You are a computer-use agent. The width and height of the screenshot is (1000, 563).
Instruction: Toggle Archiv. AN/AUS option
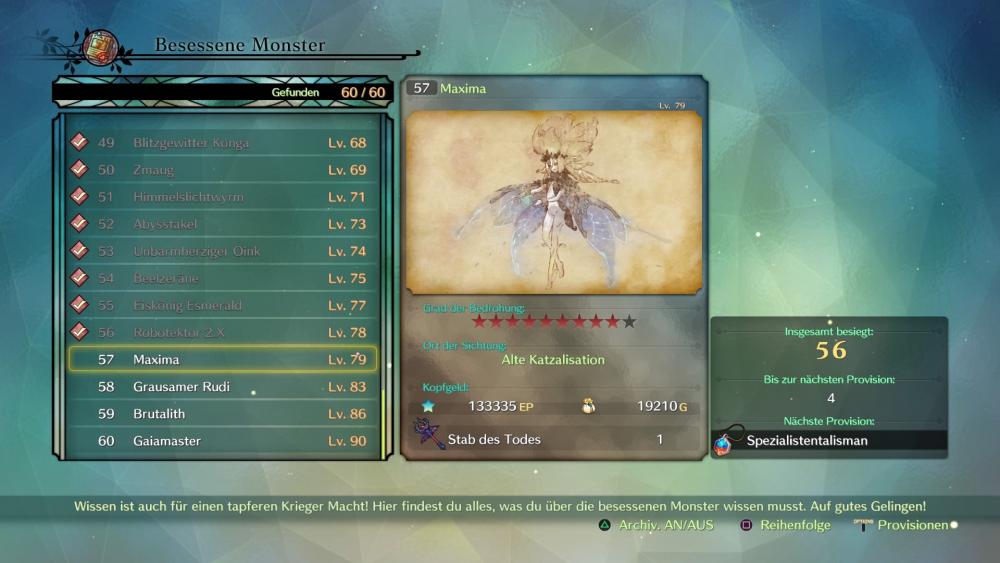(x=656, y=525)
